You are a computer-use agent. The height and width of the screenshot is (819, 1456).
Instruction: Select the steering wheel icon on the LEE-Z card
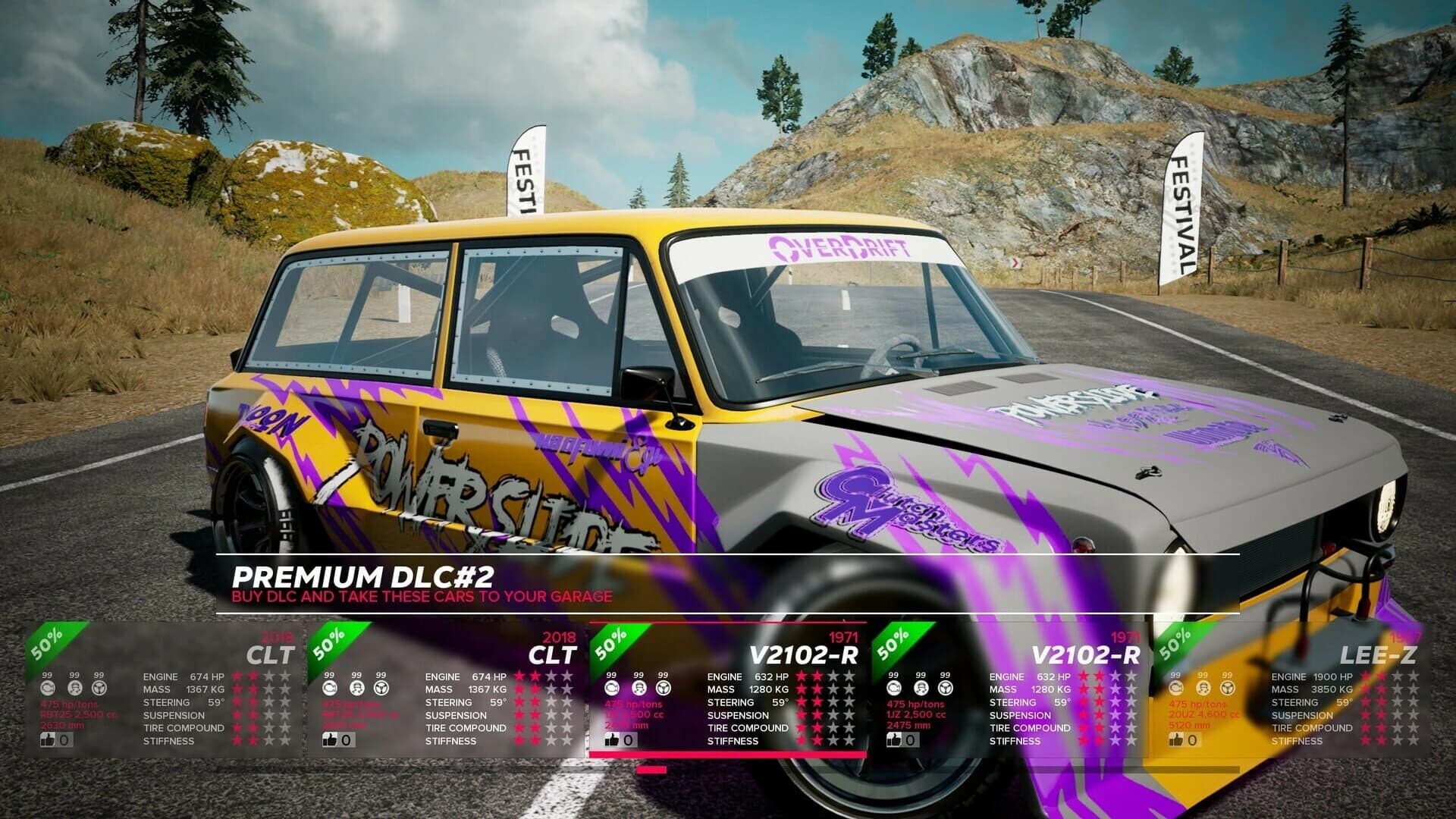pyautogui.click(x=1227, y=689)
